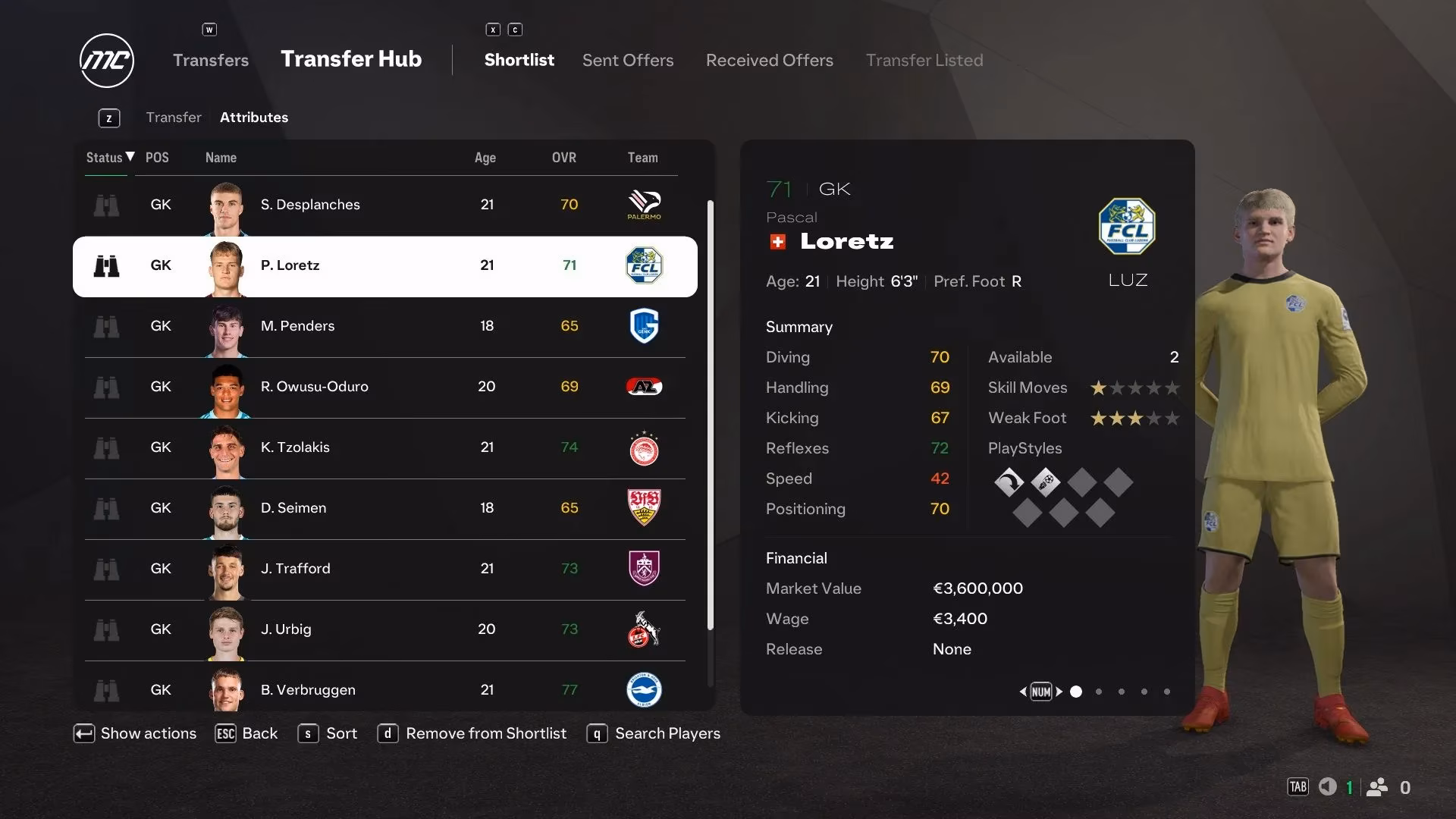1456x819 pixels.
Task: Click the binoculars icon next to K. Tzolakis
Action: [107, 447]
